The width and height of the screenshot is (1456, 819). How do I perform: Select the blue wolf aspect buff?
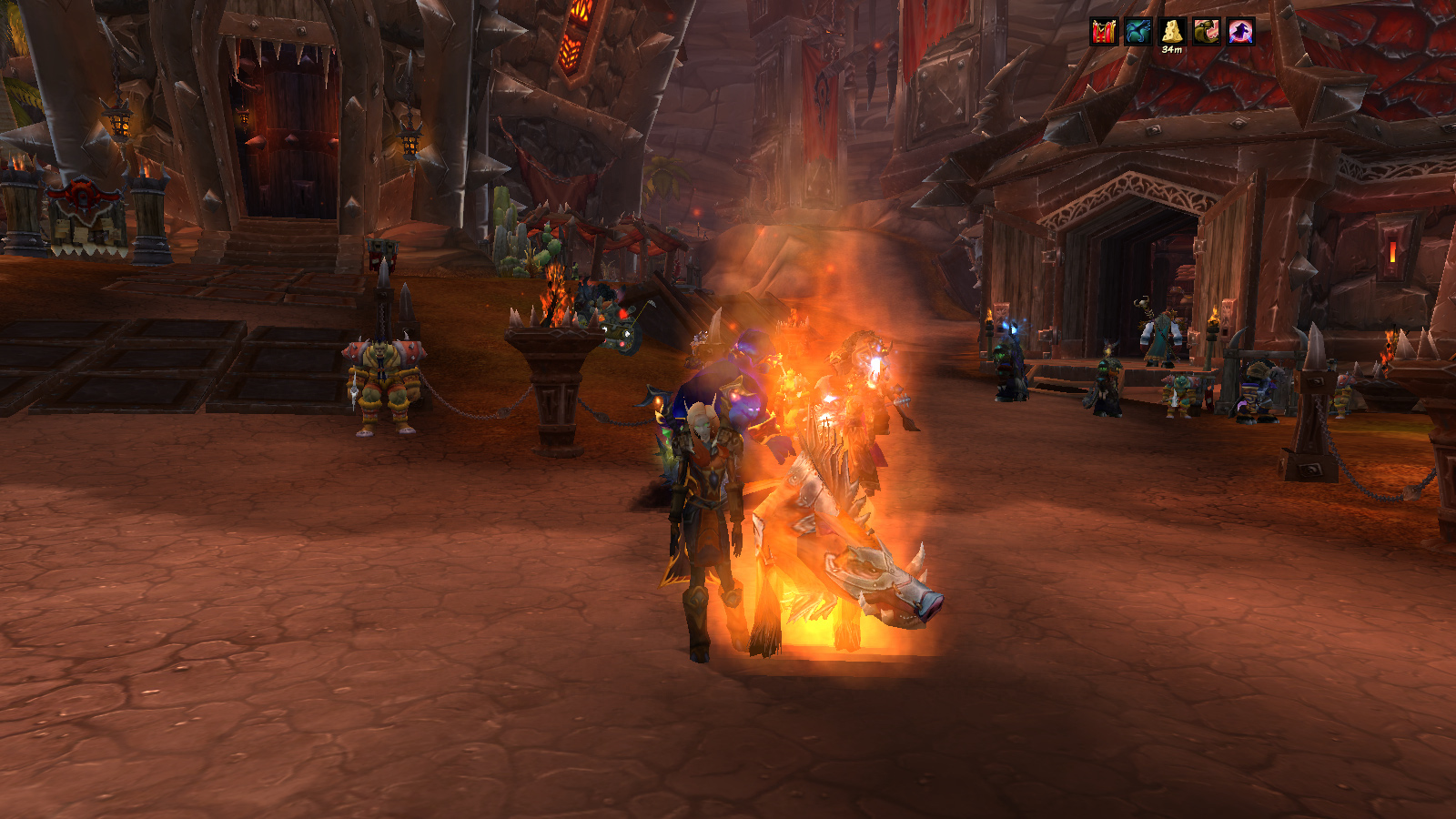pos(1137,32)
